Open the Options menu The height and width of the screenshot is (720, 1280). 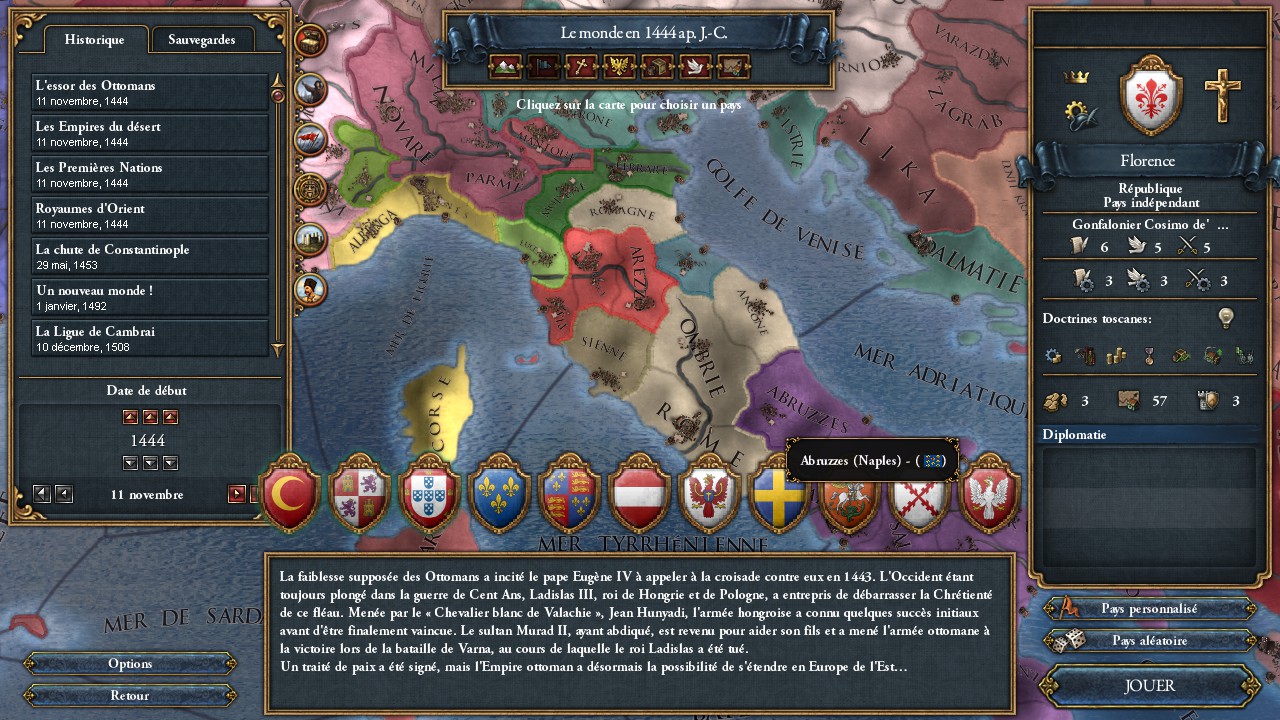coord(130,664)
